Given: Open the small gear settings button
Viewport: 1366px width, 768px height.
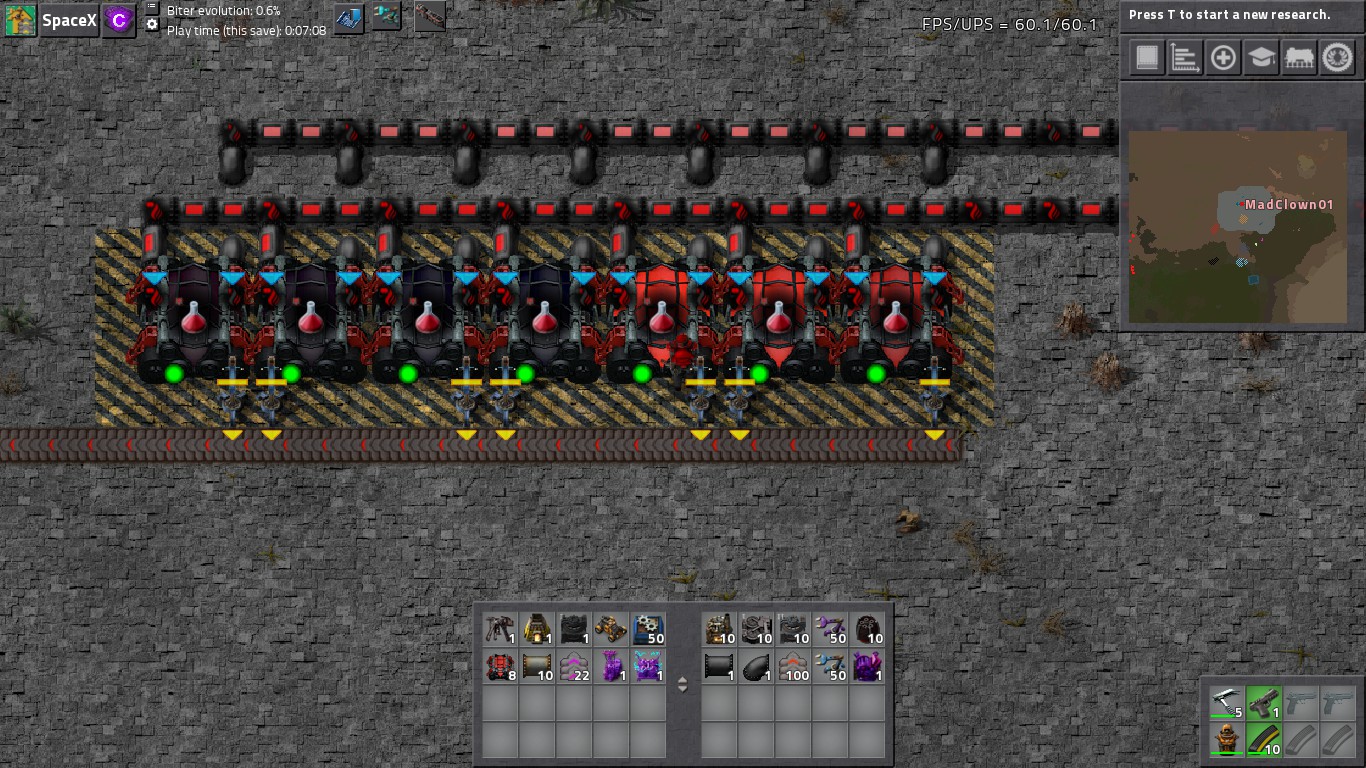Looking at the screenshot, I should click(152, 25).
